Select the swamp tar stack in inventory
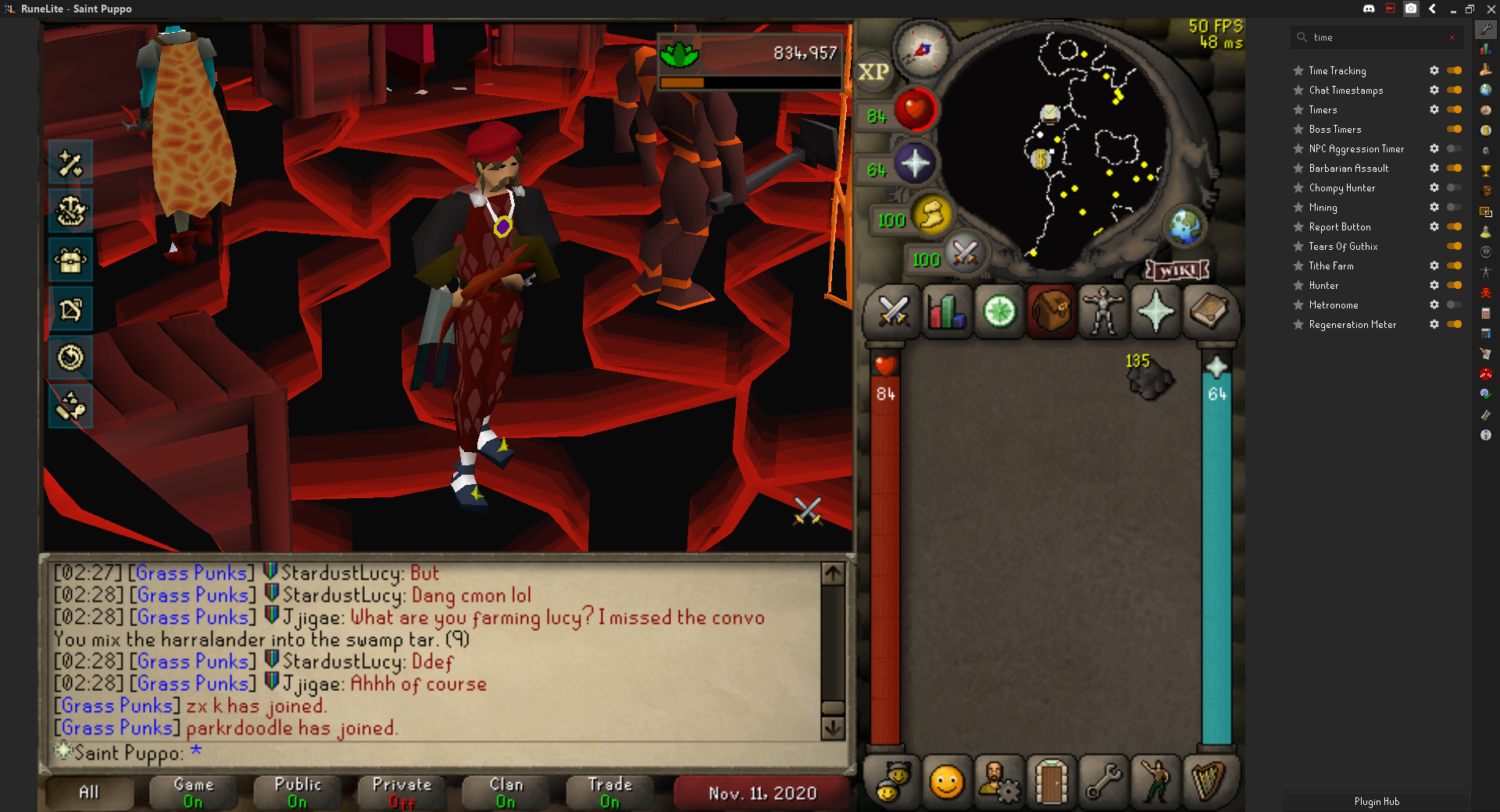 (1149, 379)
